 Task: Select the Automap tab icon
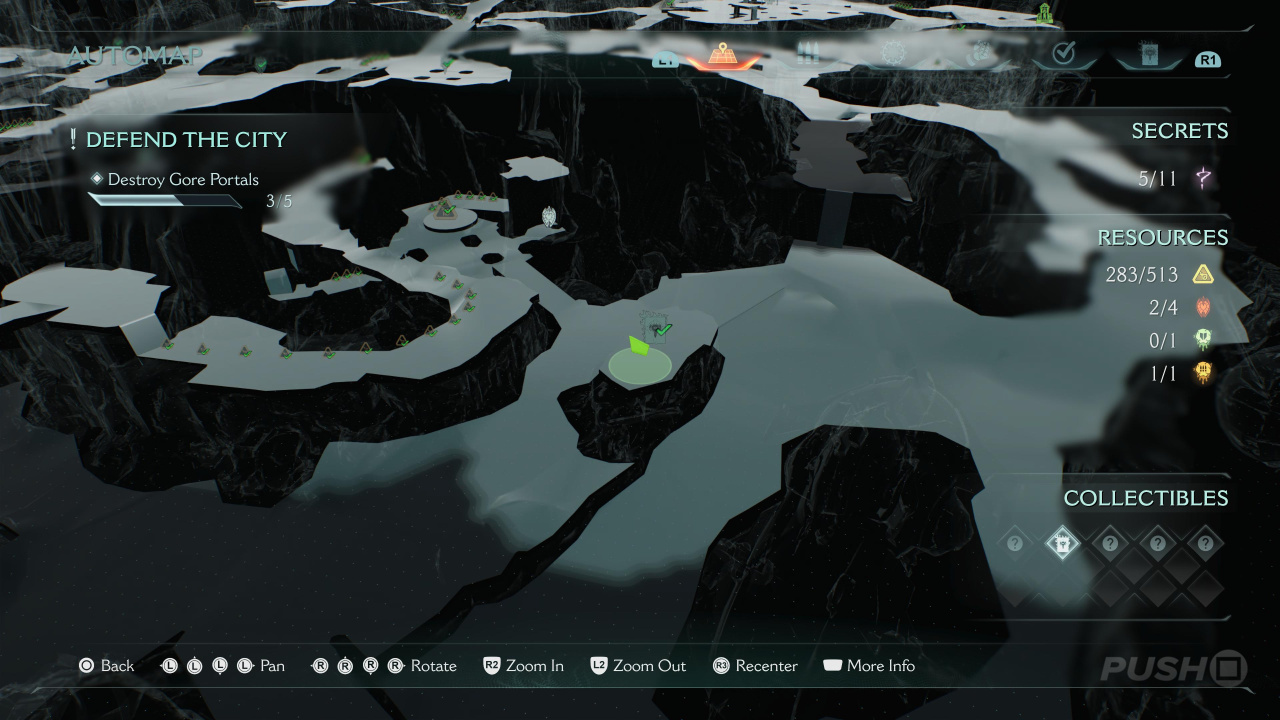click(719, 54)
